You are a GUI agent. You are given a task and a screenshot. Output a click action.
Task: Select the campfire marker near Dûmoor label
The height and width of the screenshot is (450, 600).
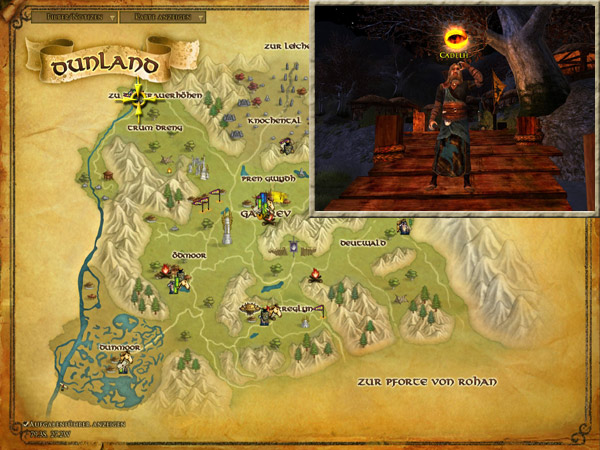point(166,270)
